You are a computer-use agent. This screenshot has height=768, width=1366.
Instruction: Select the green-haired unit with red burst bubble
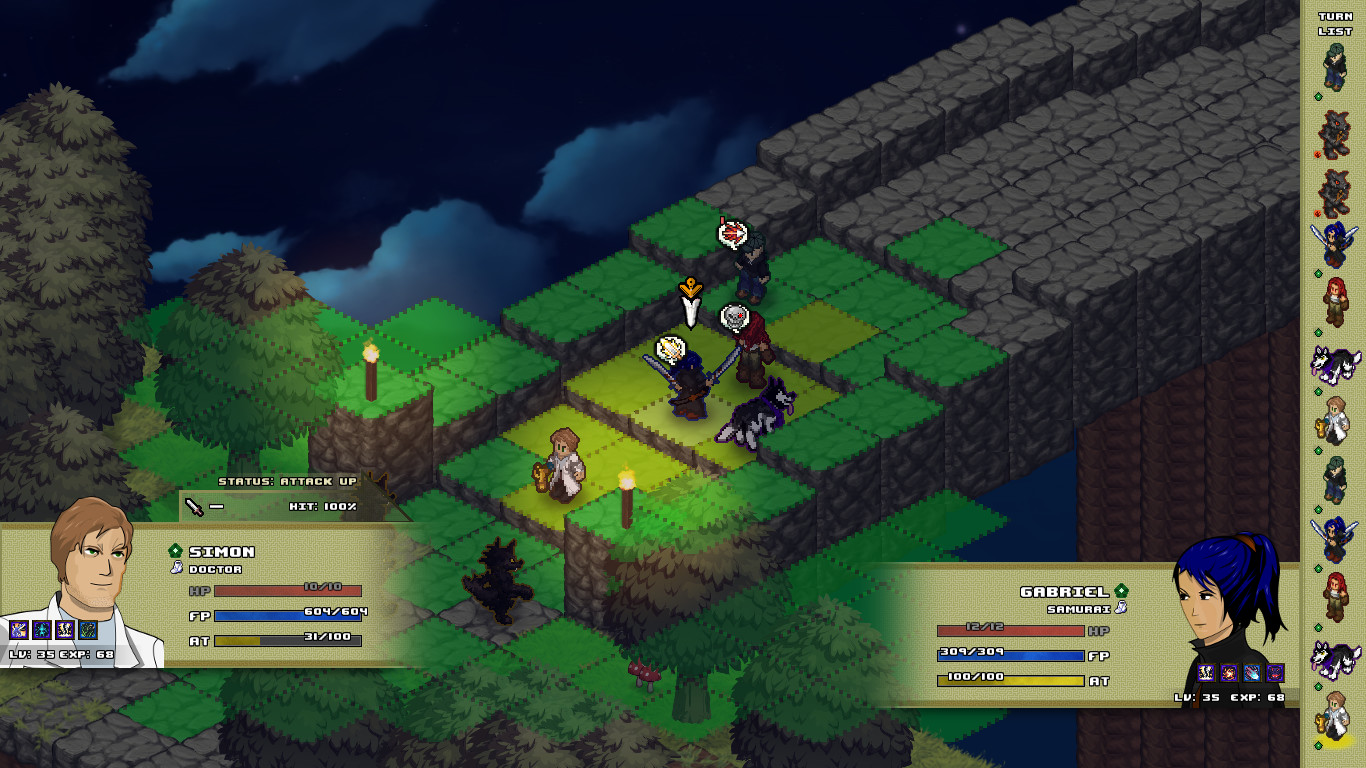point(751,266)
